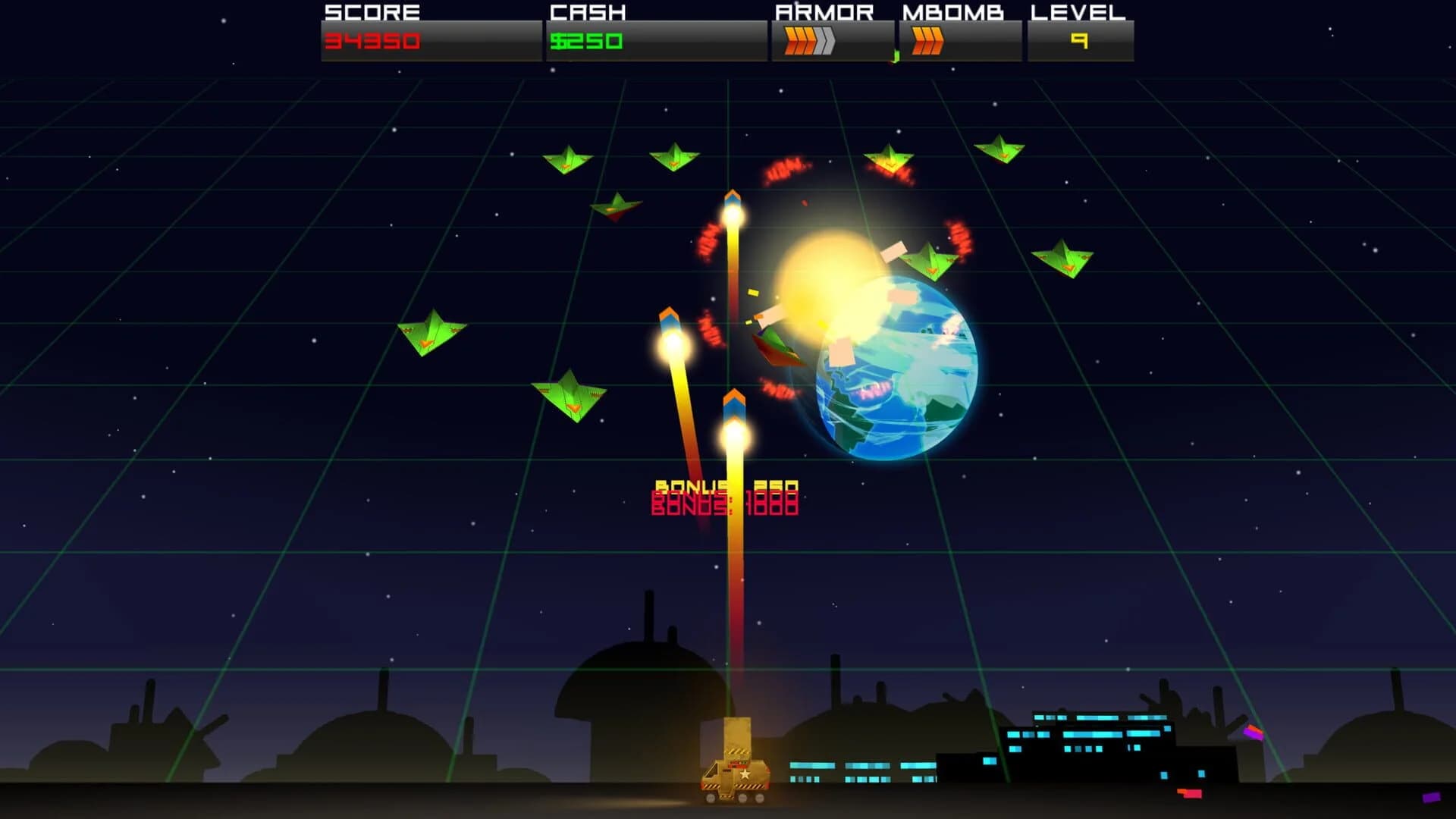
Task: Expand the CASH panel header
Action: click(588, 12)
